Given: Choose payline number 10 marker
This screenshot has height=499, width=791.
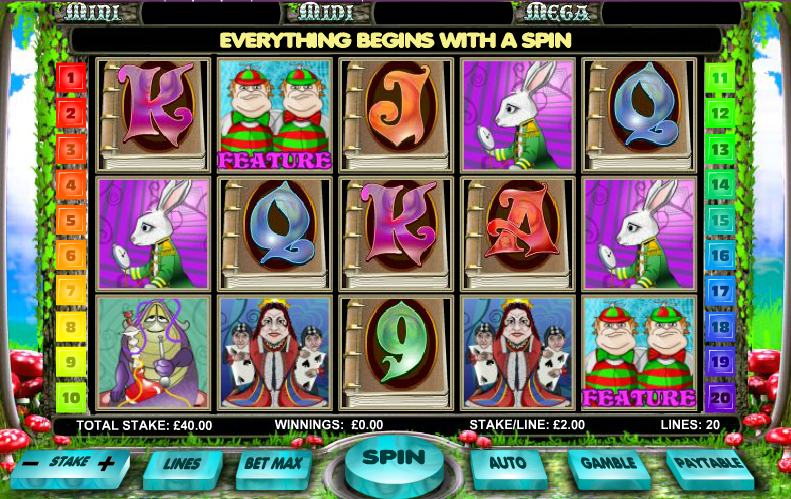Looking at the screenshot, I should pos(72,397).
